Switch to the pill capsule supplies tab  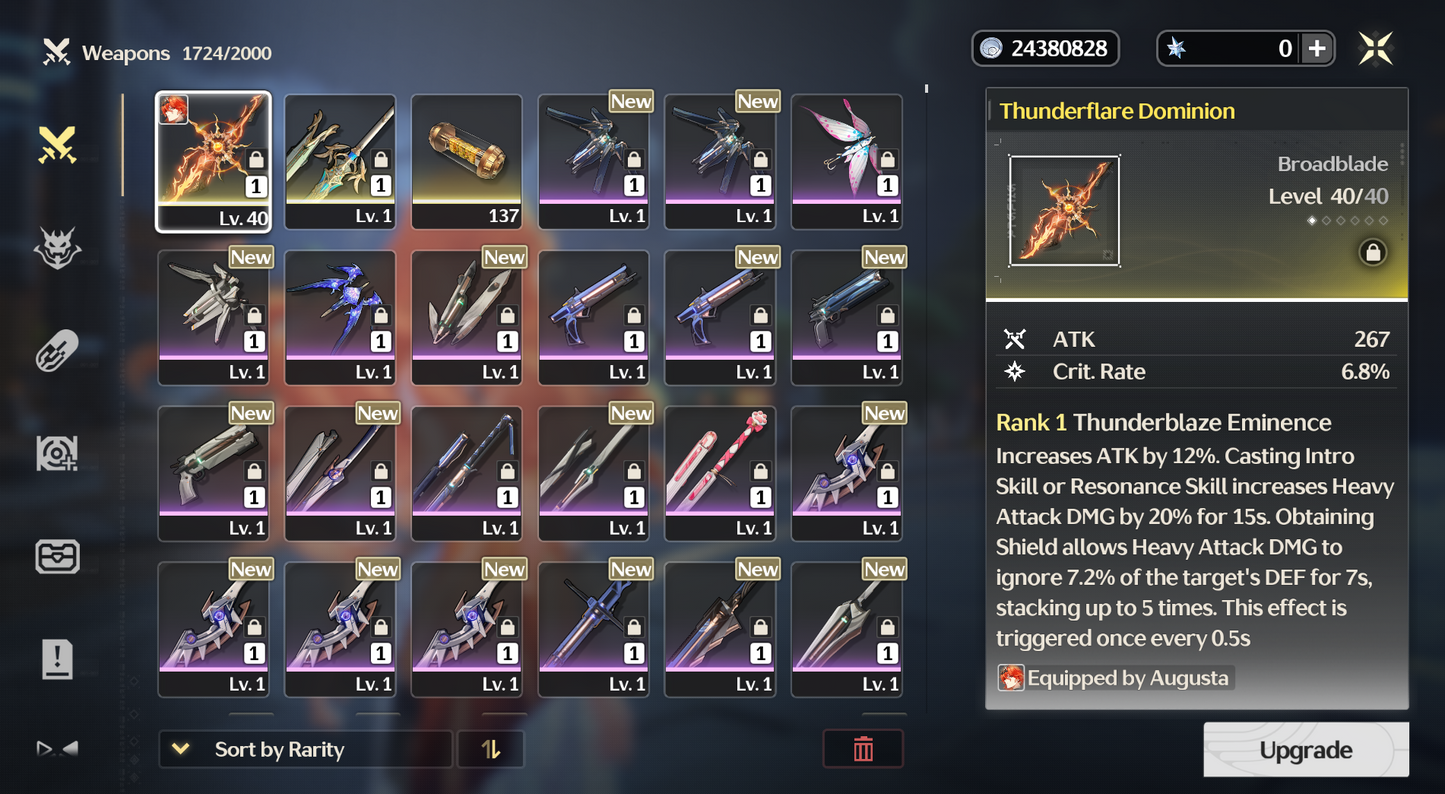(x=58, y=351)
